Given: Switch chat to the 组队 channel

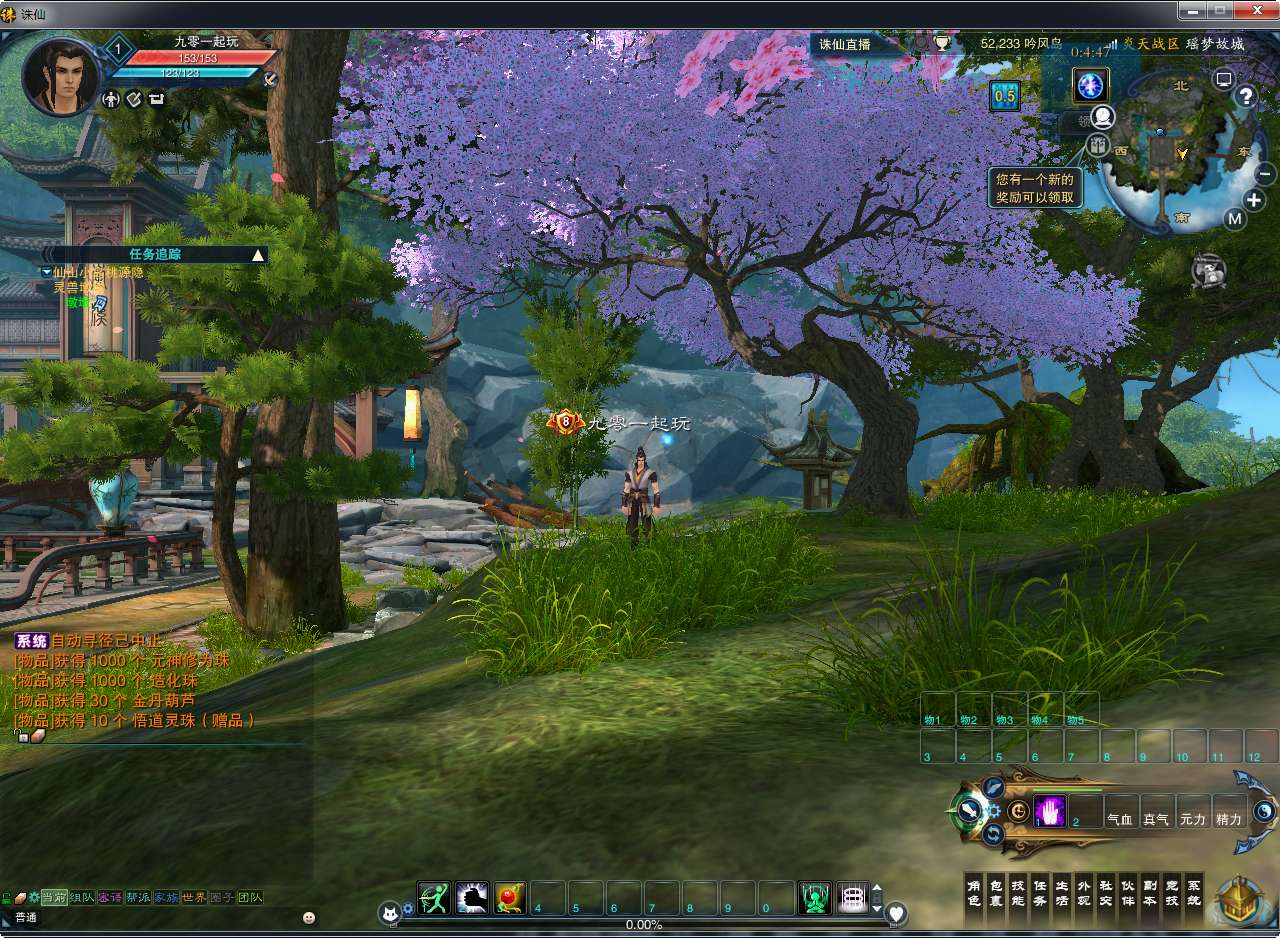Looking at the screenshot, I should [82, 897].
